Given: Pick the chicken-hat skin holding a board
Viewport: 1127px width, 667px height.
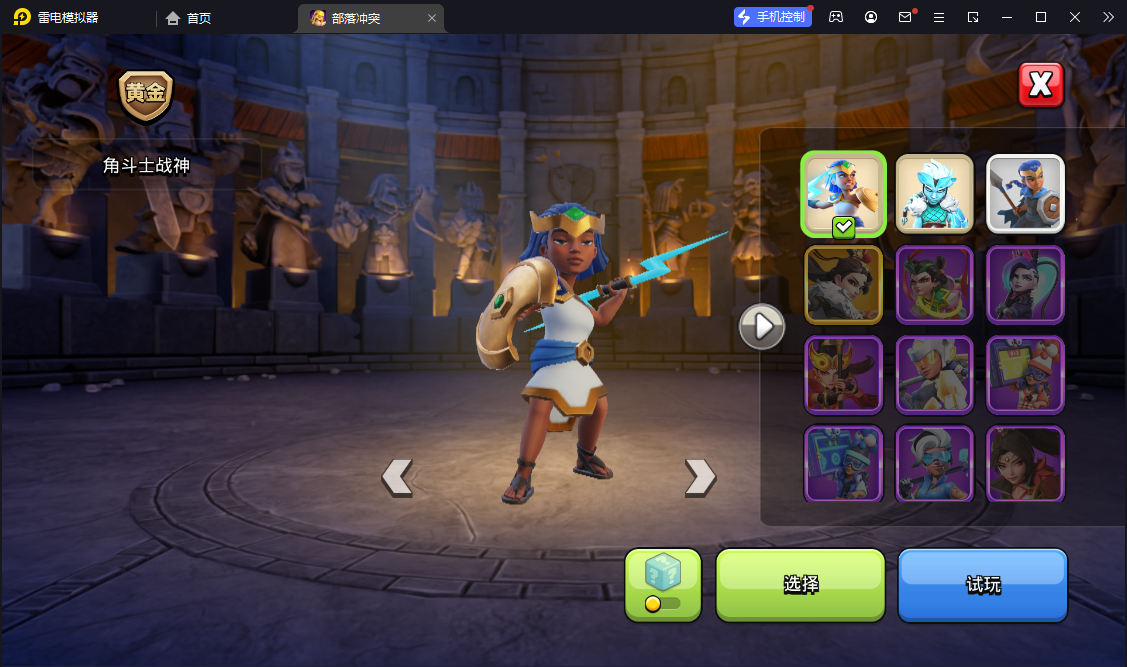Looking at the screenshot, I should coord(1025,375).
